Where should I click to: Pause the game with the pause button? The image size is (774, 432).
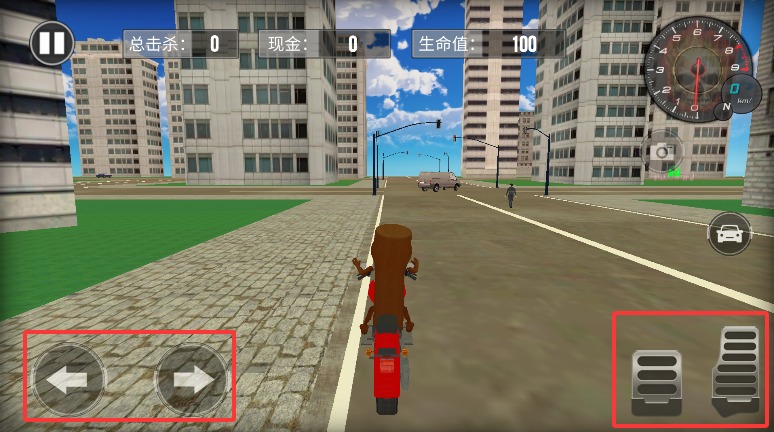50,43
